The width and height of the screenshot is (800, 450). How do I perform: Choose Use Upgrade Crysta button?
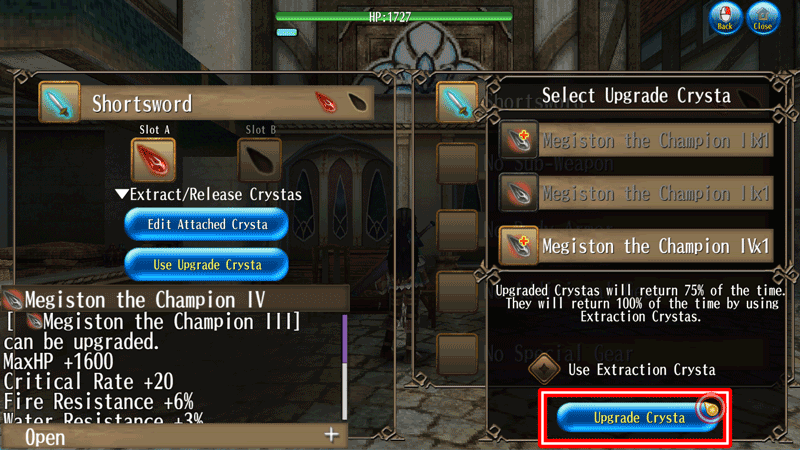tap(207, 264)
